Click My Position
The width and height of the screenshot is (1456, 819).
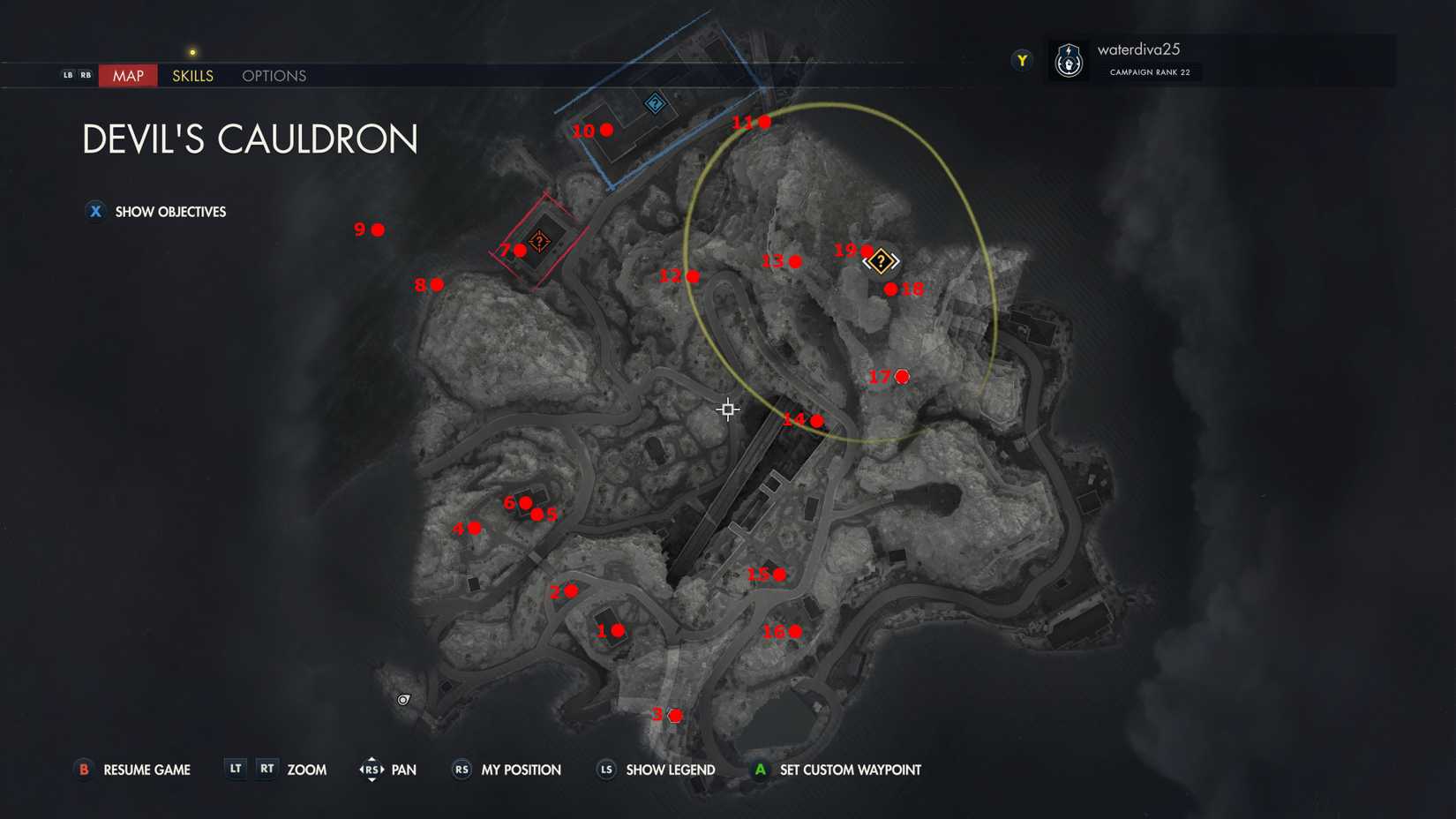519,770
